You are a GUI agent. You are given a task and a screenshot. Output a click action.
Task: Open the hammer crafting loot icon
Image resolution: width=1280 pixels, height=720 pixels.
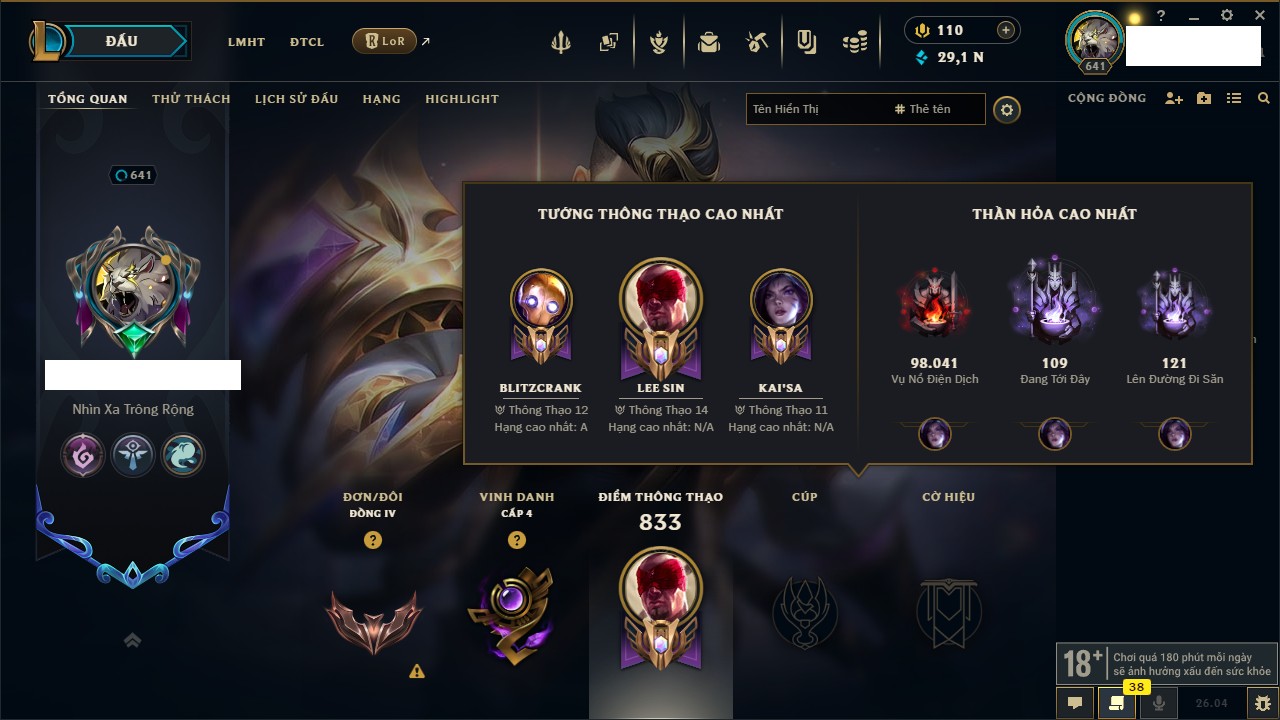point(756,42)
